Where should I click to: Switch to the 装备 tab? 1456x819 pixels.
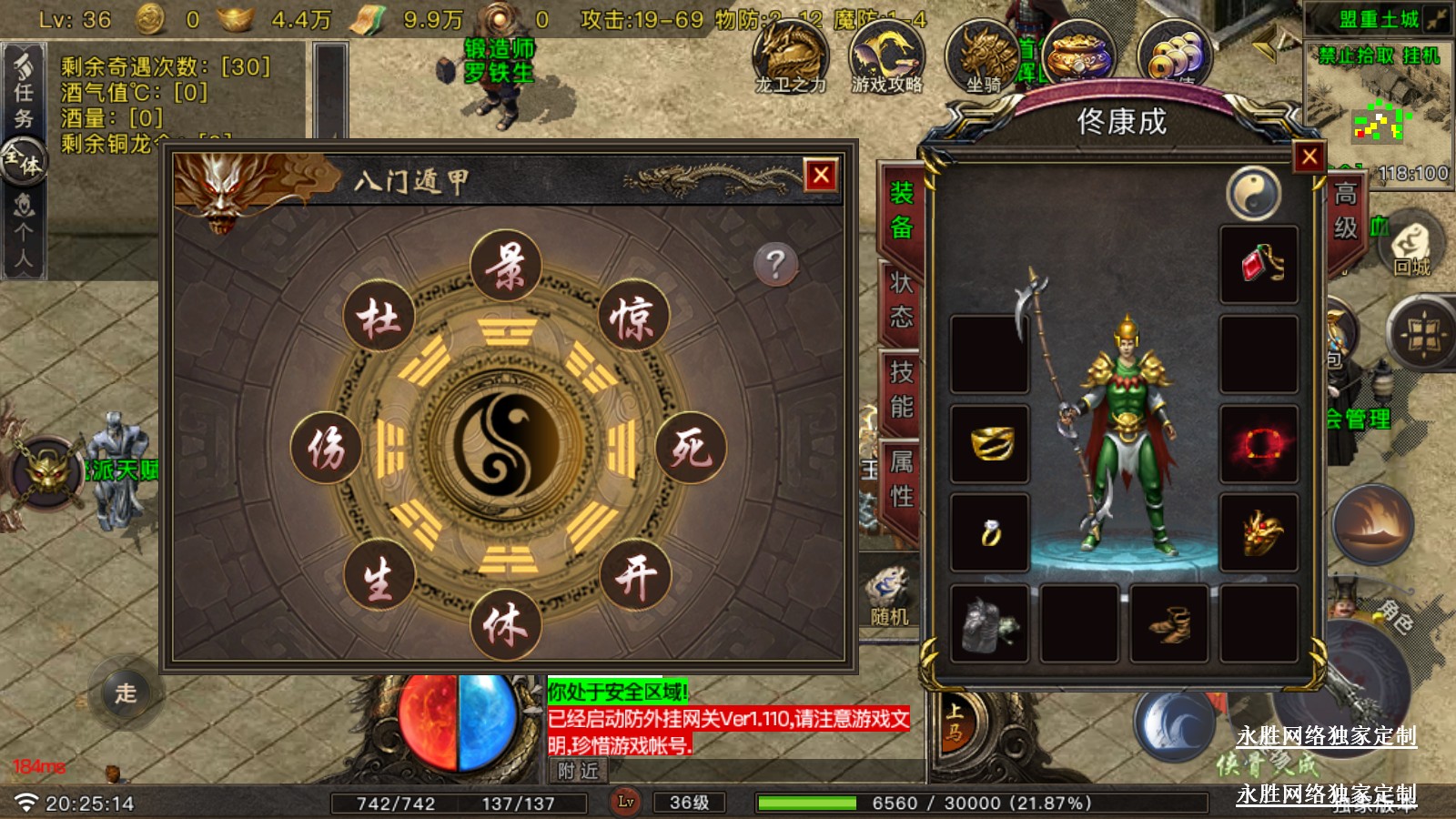click(x=901, y=210)
